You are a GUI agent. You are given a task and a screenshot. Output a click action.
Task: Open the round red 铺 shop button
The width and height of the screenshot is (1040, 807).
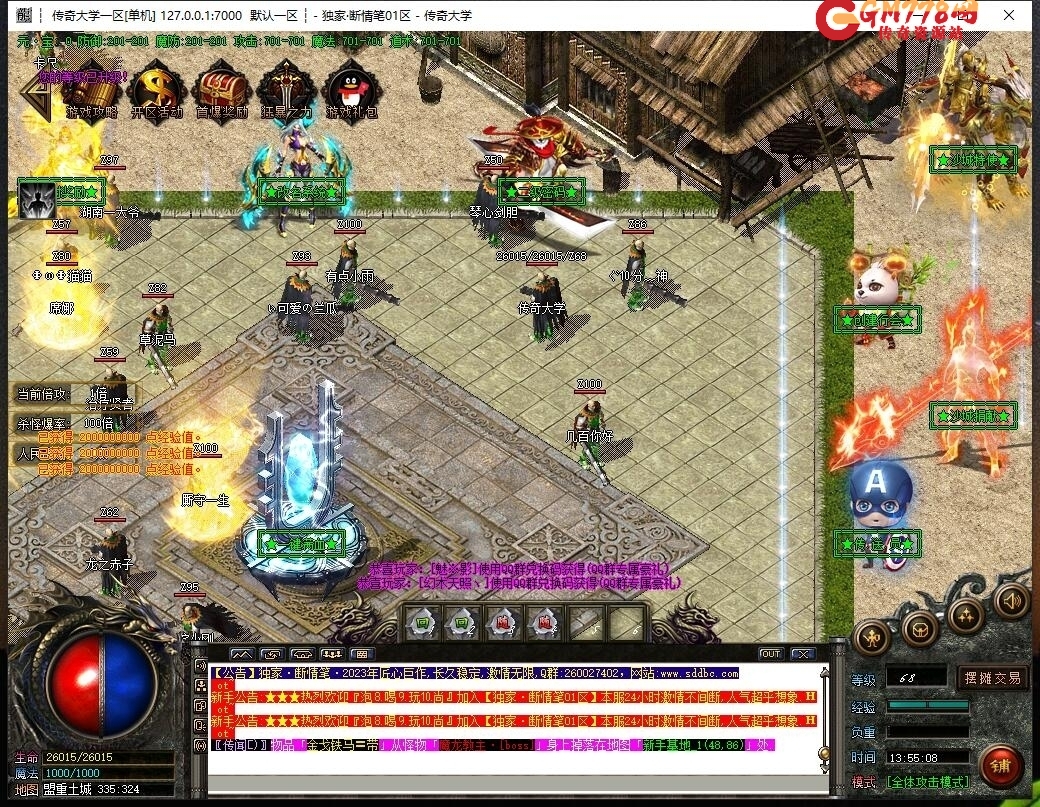[x=1001, y=766]
